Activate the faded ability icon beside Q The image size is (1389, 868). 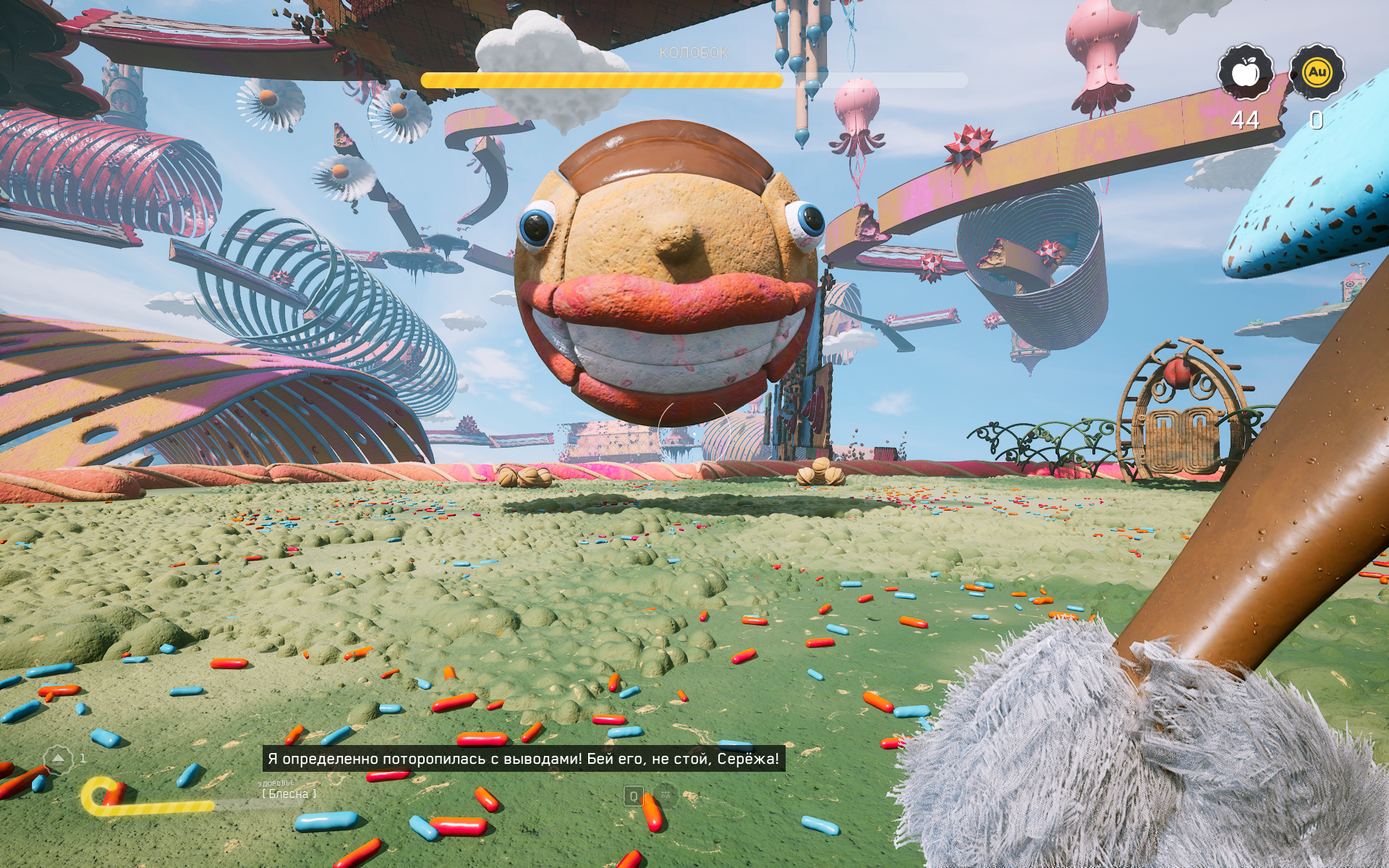coord(666,796)
